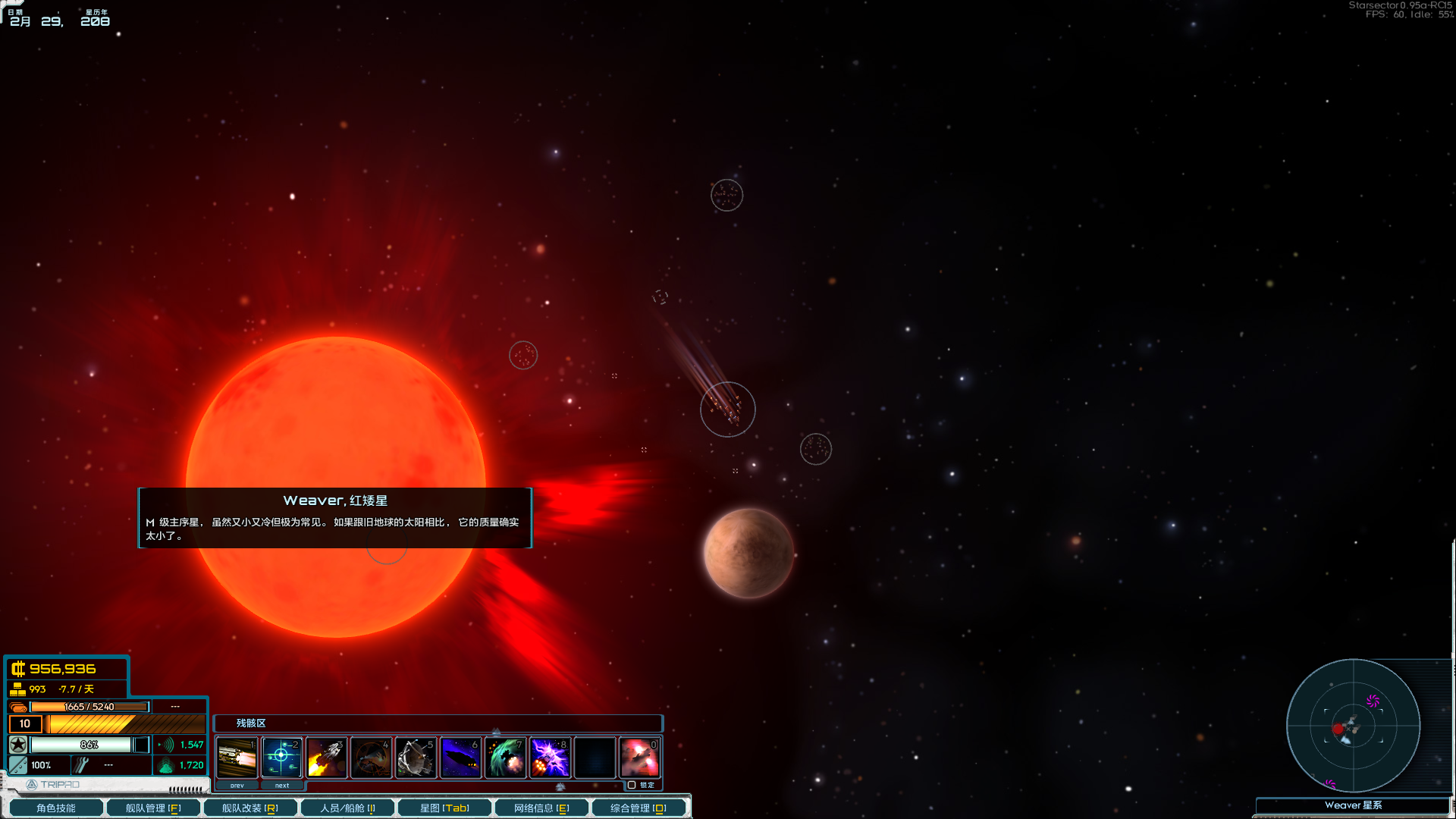Open the 人员/船舱 cargo screen
The image size is (1456, 819).
click(347, 808)
